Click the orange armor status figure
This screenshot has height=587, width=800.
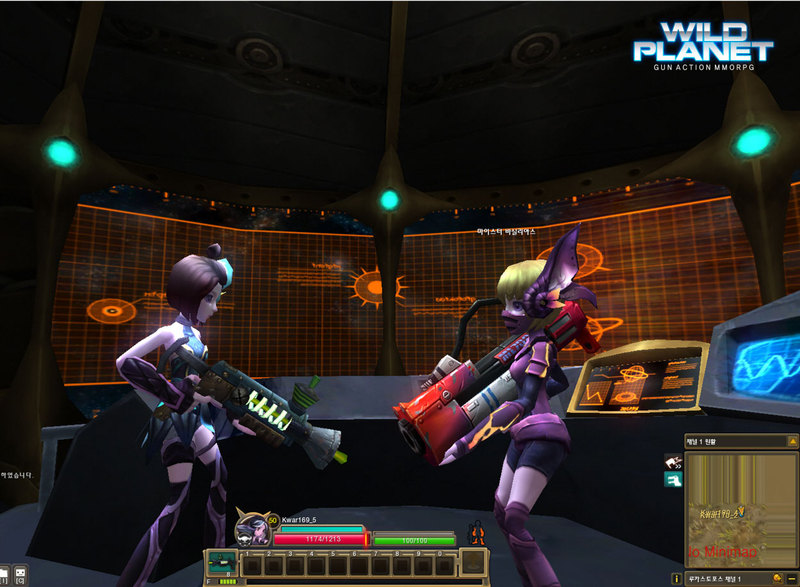click(x=477, y=532)
